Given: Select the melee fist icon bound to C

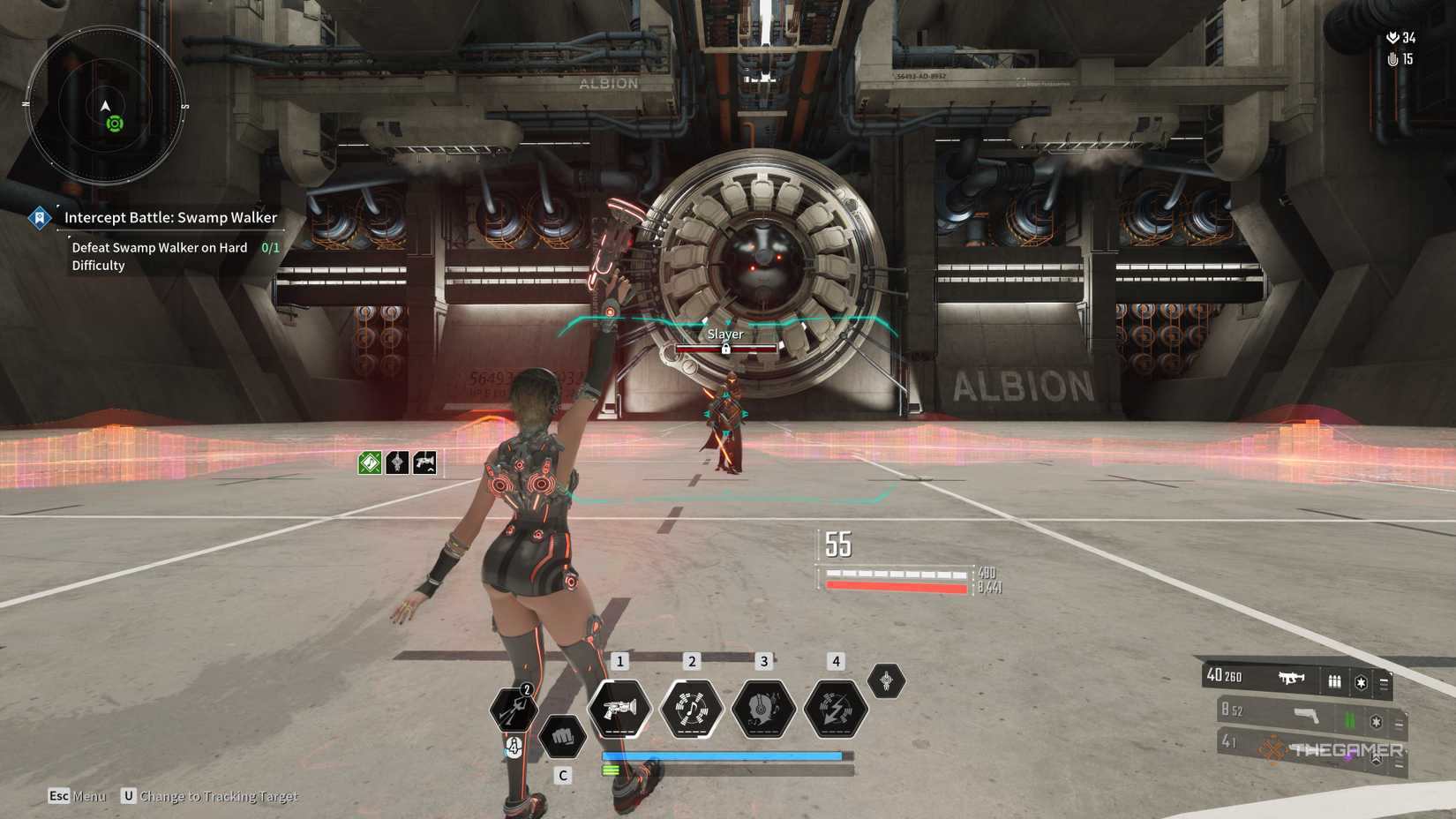Looking at the screenshot, I should pos(563,736).
